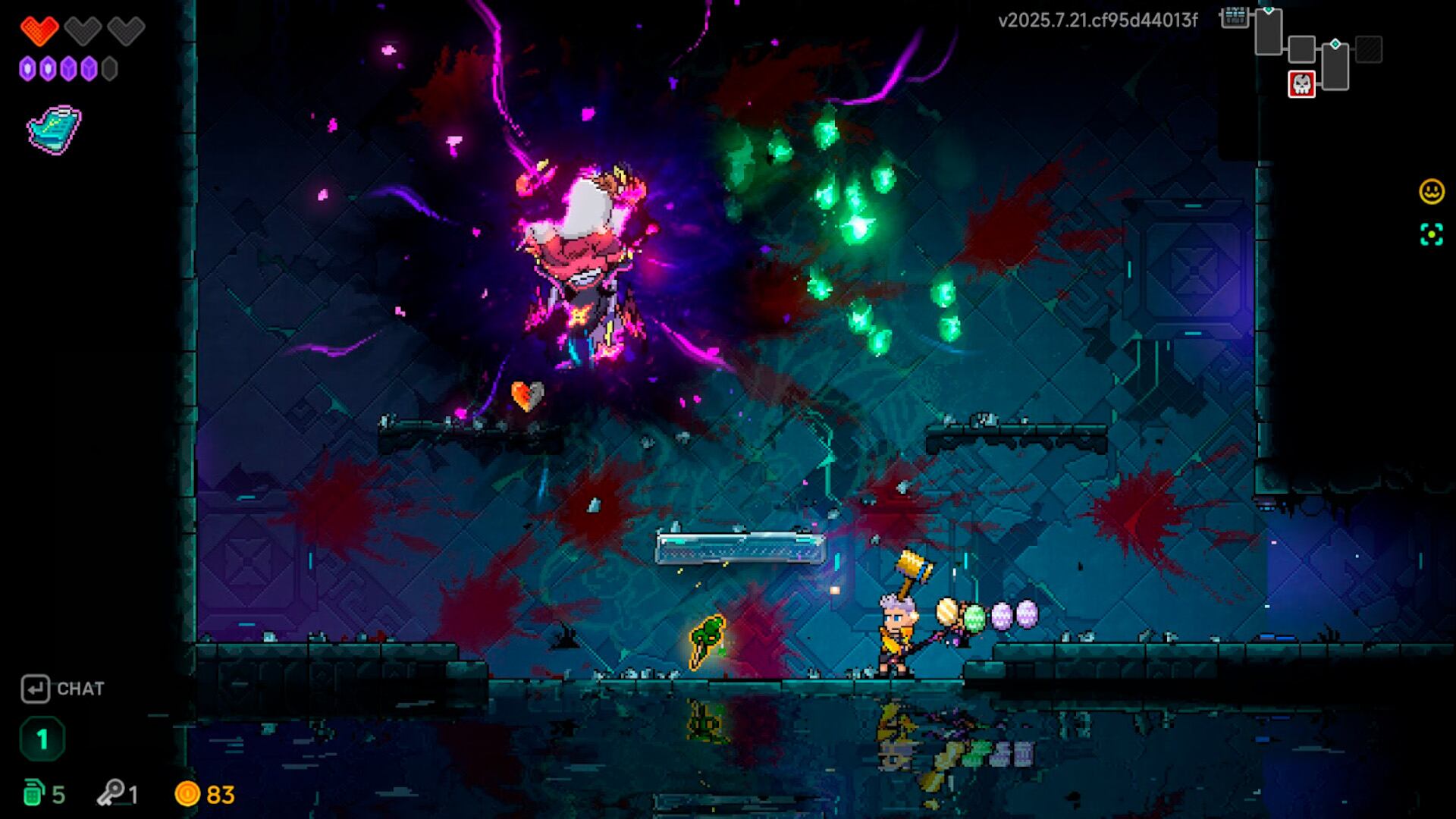Select the teal spellbook item icon

click(54, 129)
